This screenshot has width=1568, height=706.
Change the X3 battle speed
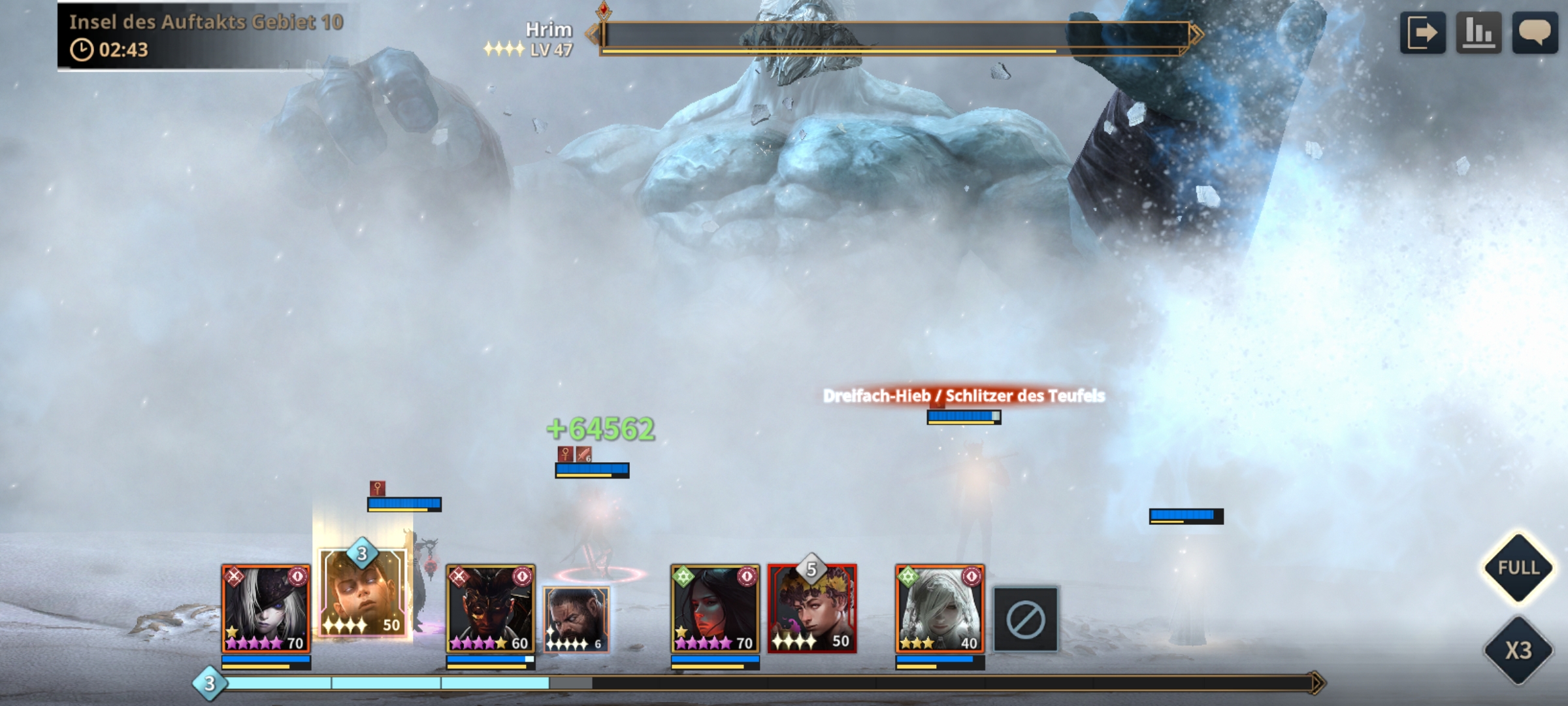pos(1518,650)
